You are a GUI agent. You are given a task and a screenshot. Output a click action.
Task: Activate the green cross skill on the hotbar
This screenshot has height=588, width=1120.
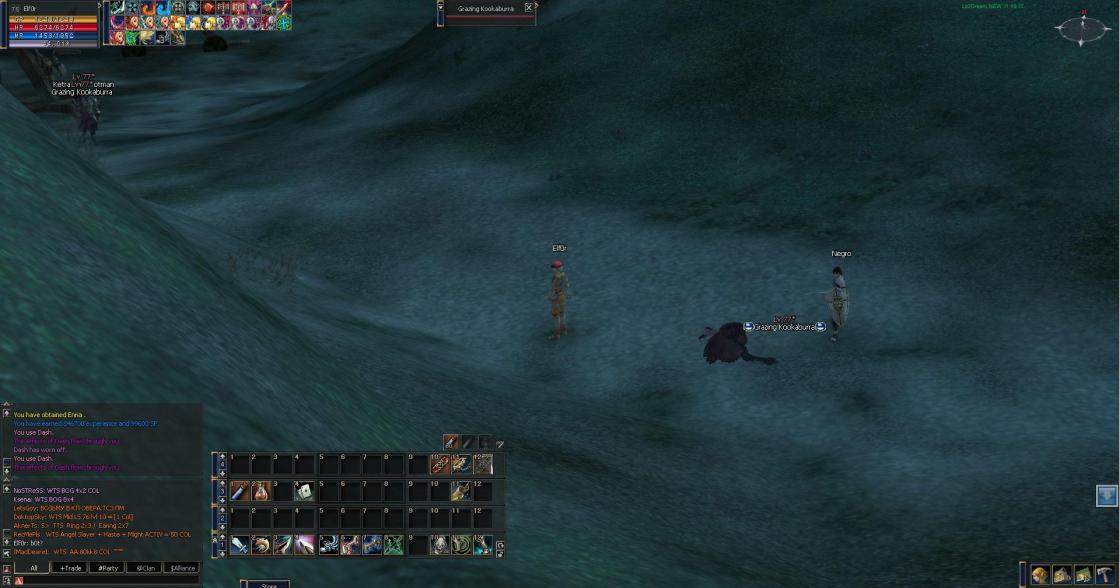(393, 545)
